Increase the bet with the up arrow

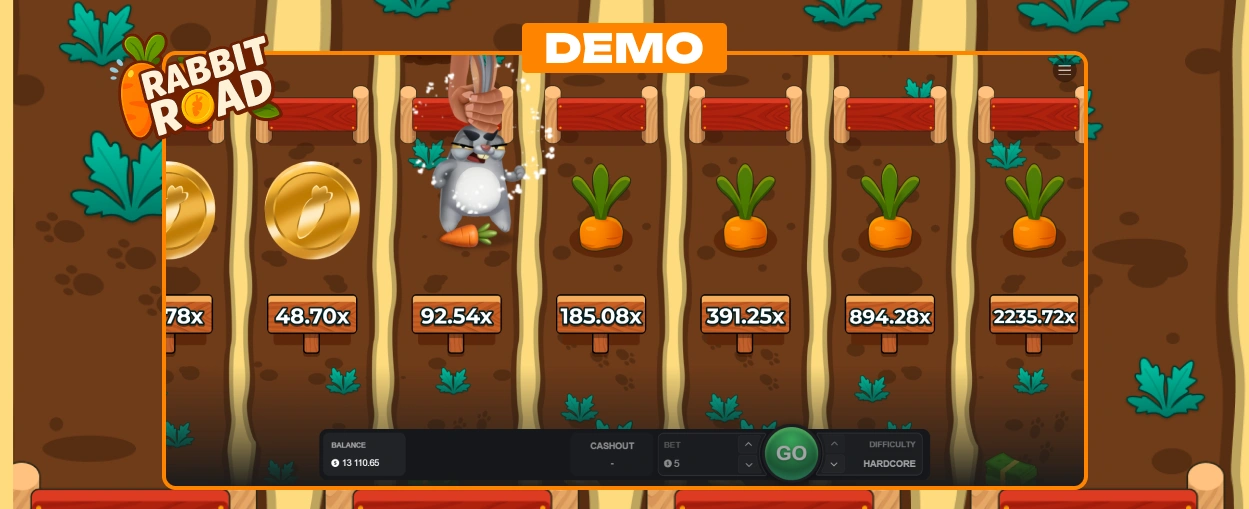748,444
